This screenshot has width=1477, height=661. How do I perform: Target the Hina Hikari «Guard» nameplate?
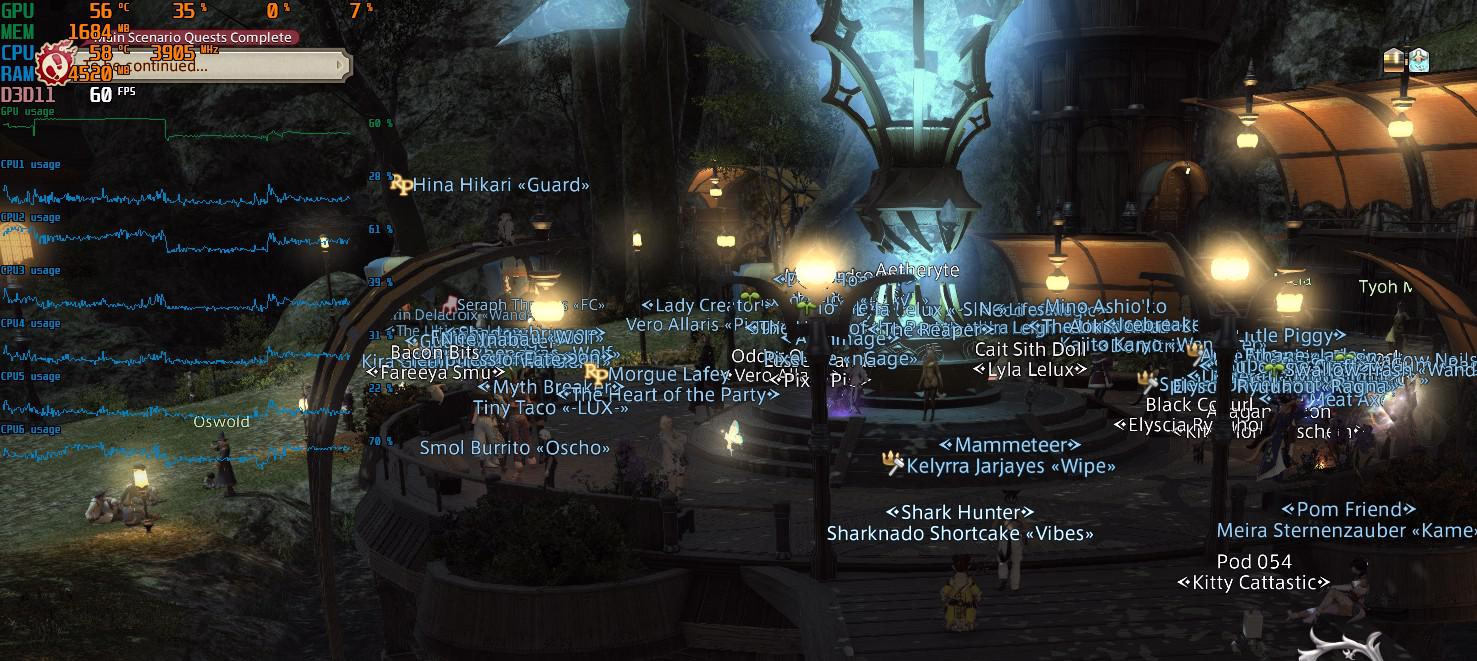[x=500, y=184]
